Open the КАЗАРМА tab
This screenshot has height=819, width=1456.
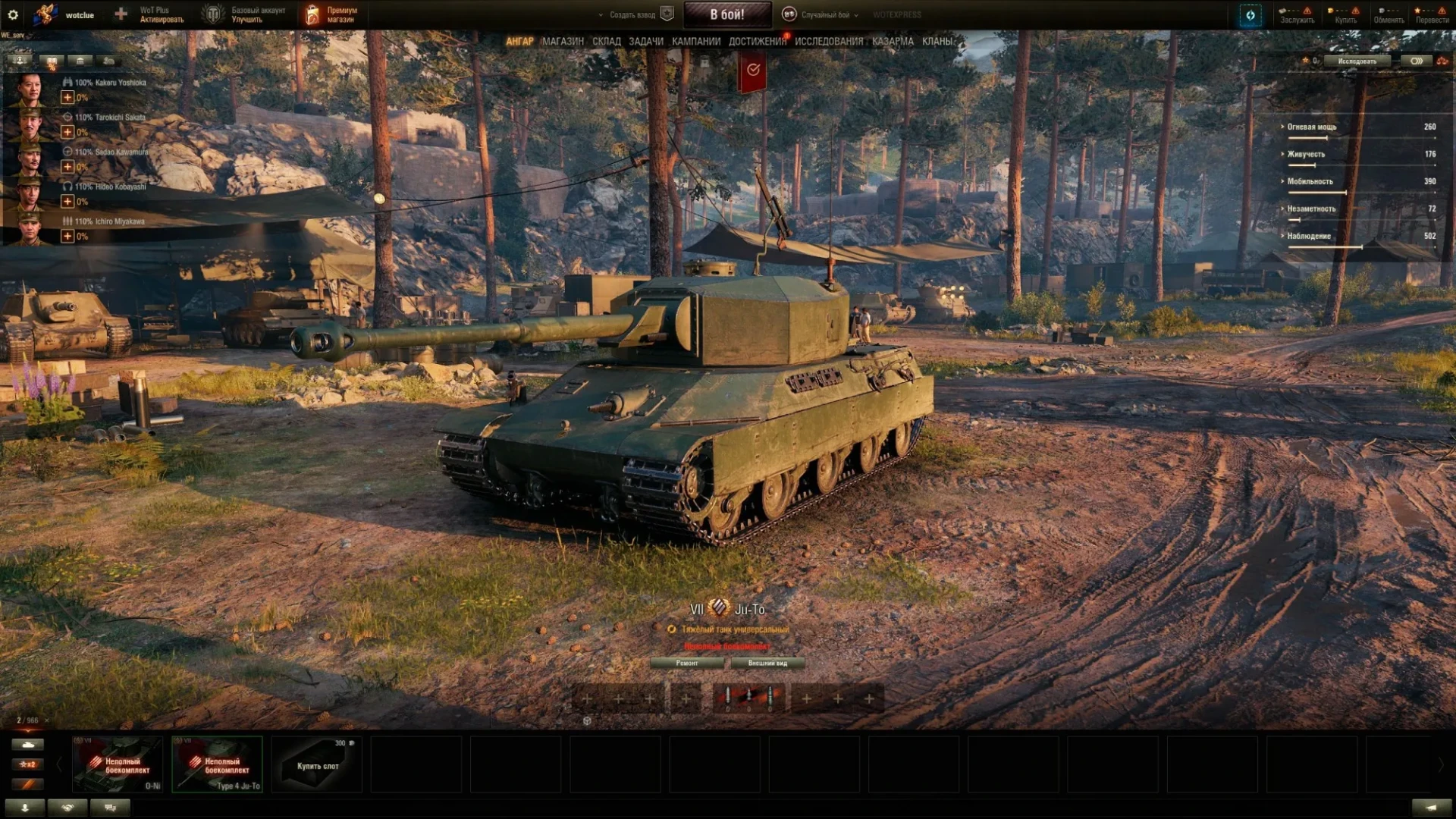point(893,42)
